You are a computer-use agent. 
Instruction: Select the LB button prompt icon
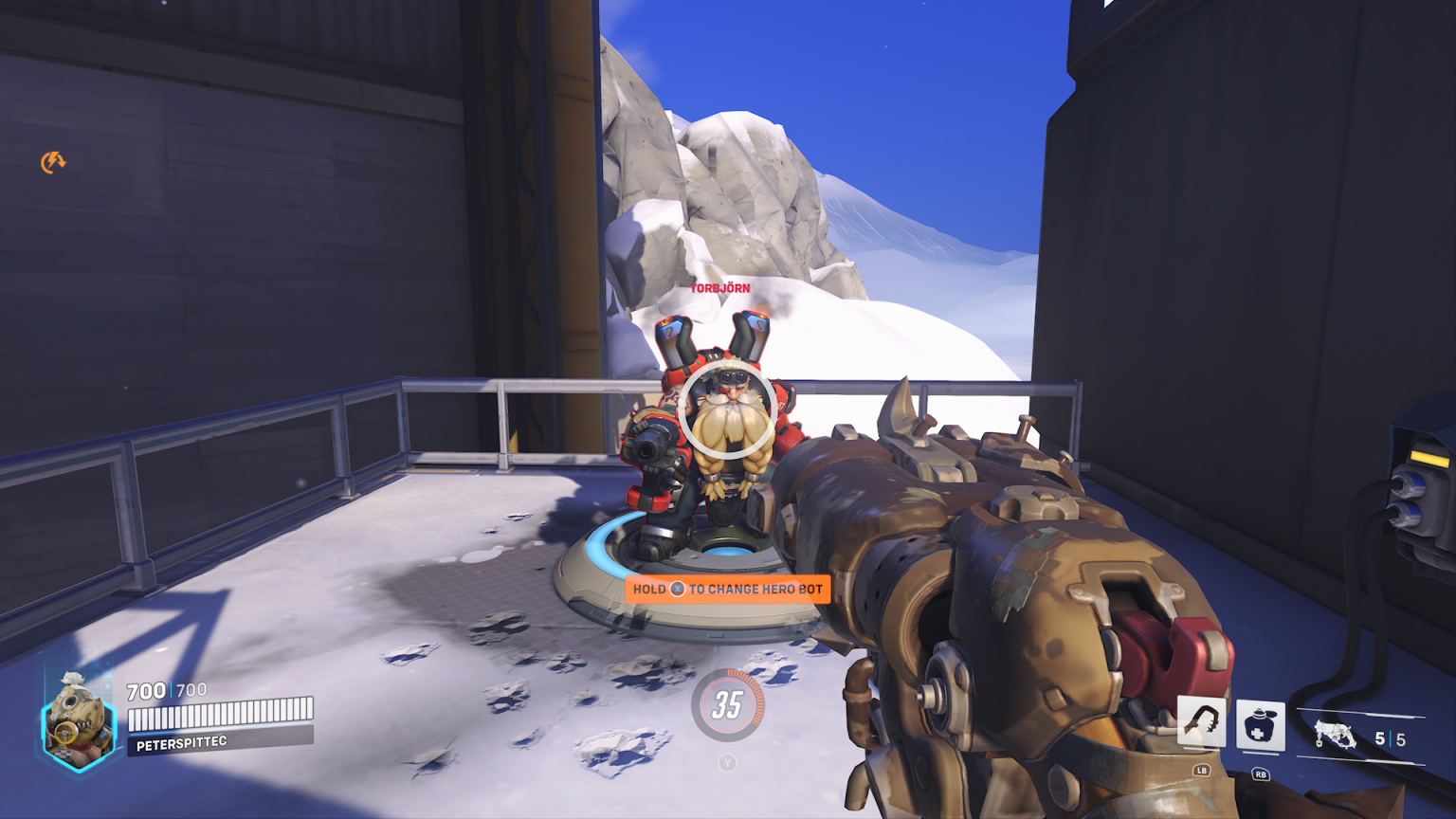coord(1199,772)
